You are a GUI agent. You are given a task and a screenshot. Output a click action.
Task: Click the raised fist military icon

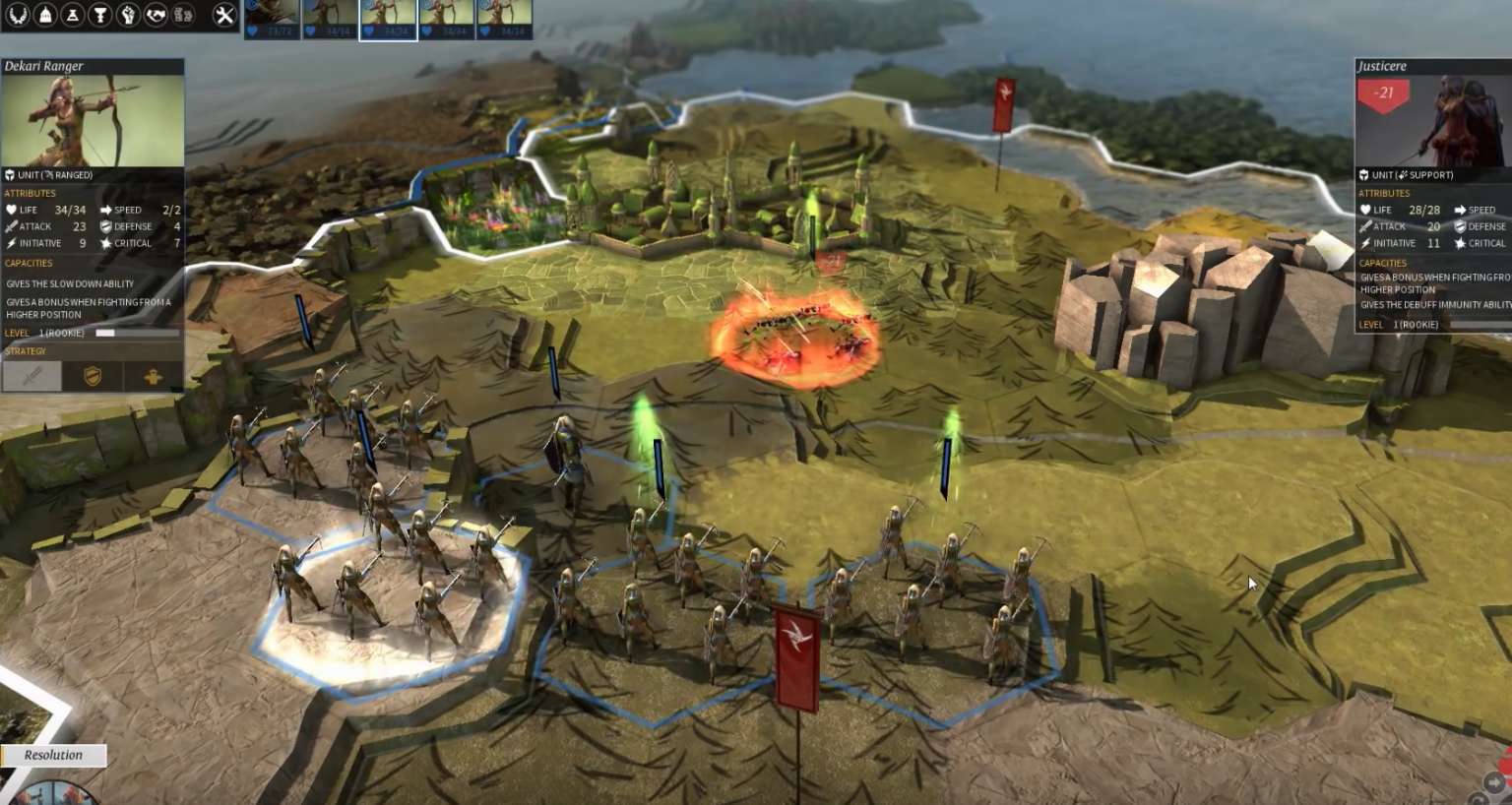[x=129, y=13]
